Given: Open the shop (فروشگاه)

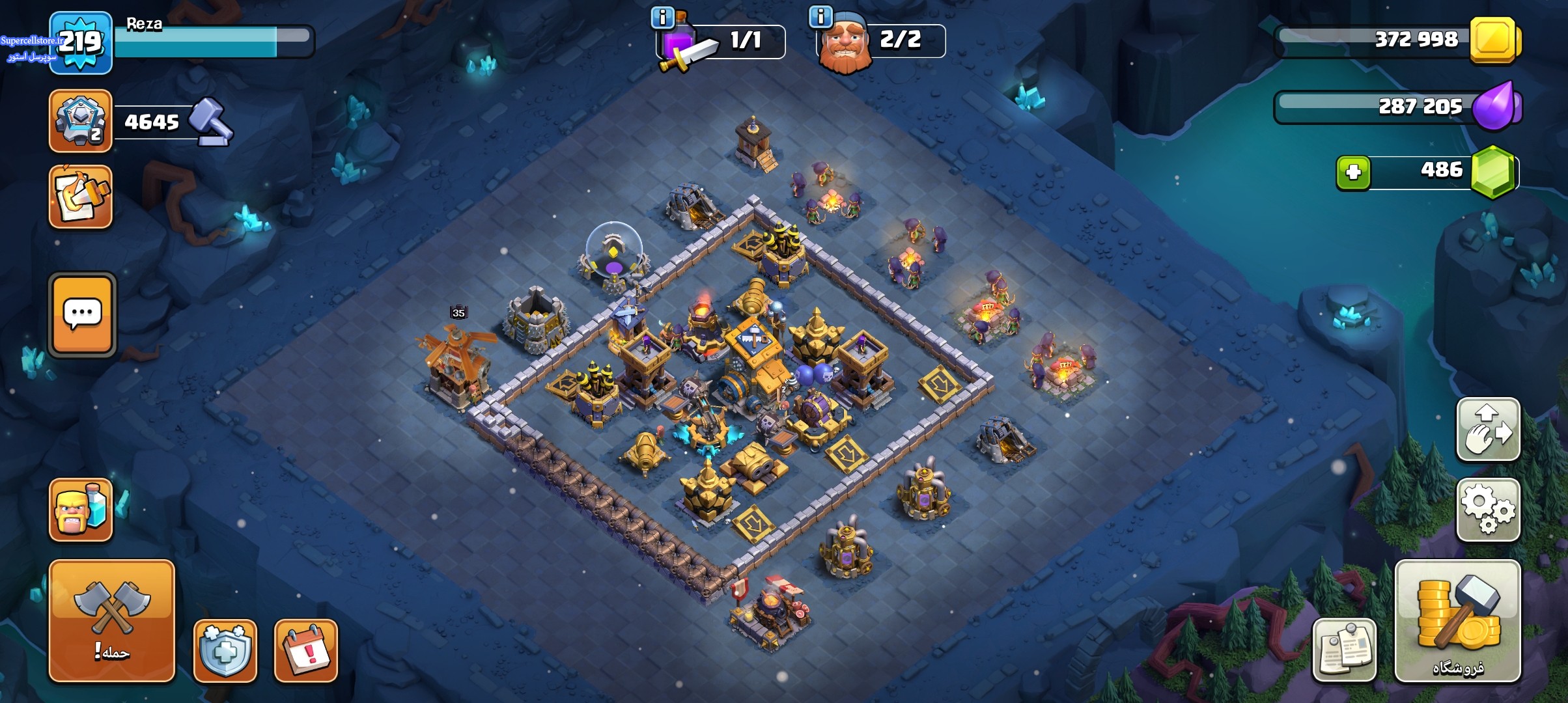Looking at the screenshot, I should click(1457, 620).
